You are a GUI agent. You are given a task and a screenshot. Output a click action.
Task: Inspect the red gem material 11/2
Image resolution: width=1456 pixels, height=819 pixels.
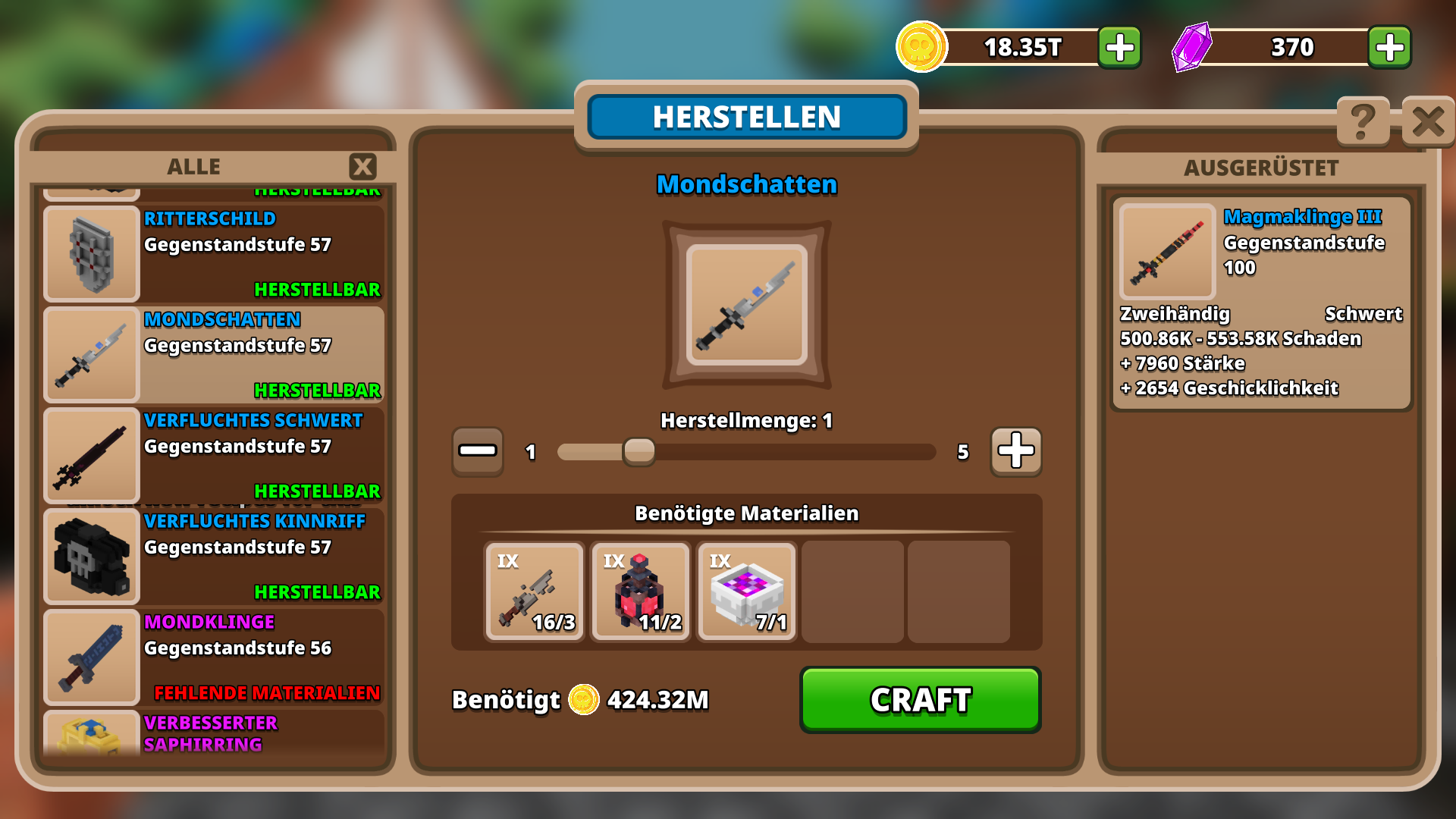[x=641, y=591]
